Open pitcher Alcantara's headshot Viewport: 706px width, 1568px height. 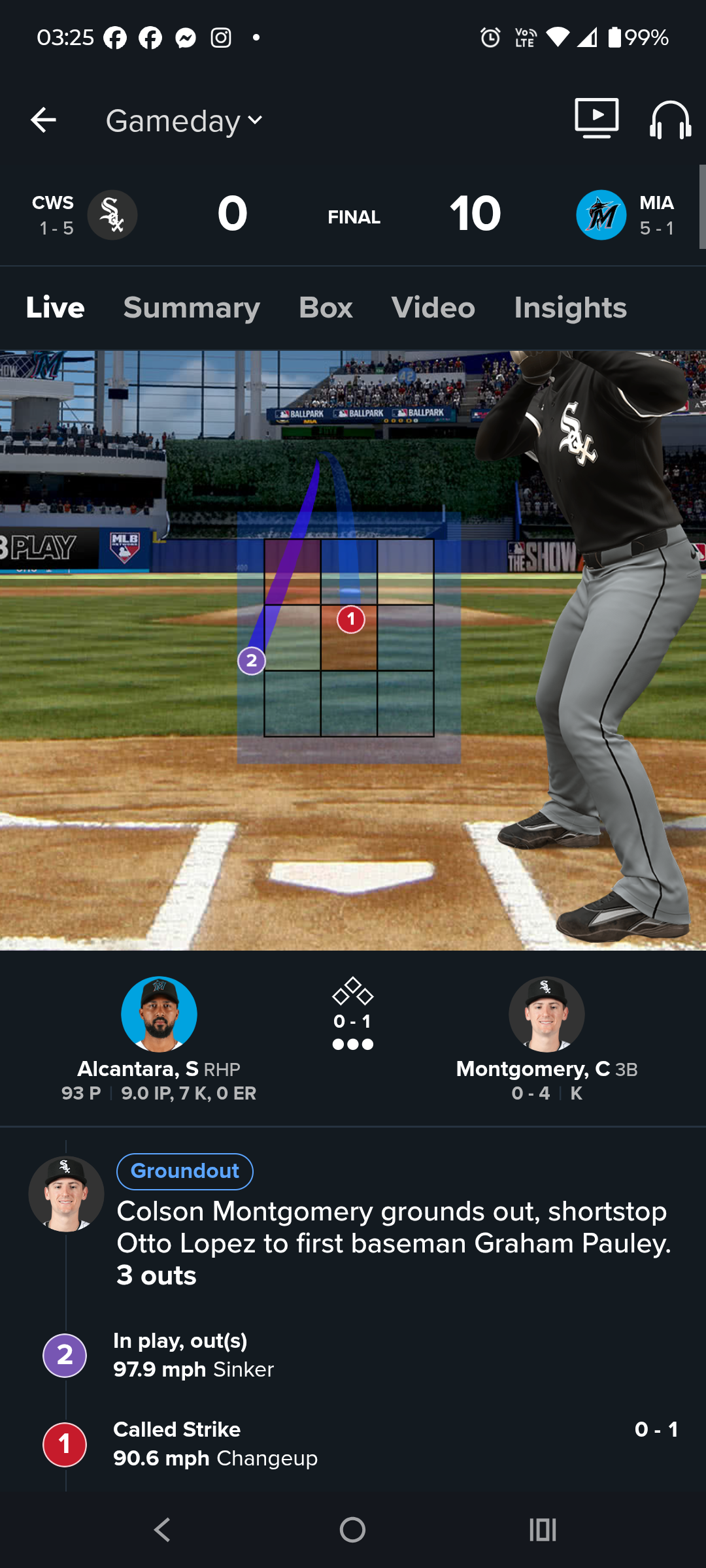point(159,1014)
